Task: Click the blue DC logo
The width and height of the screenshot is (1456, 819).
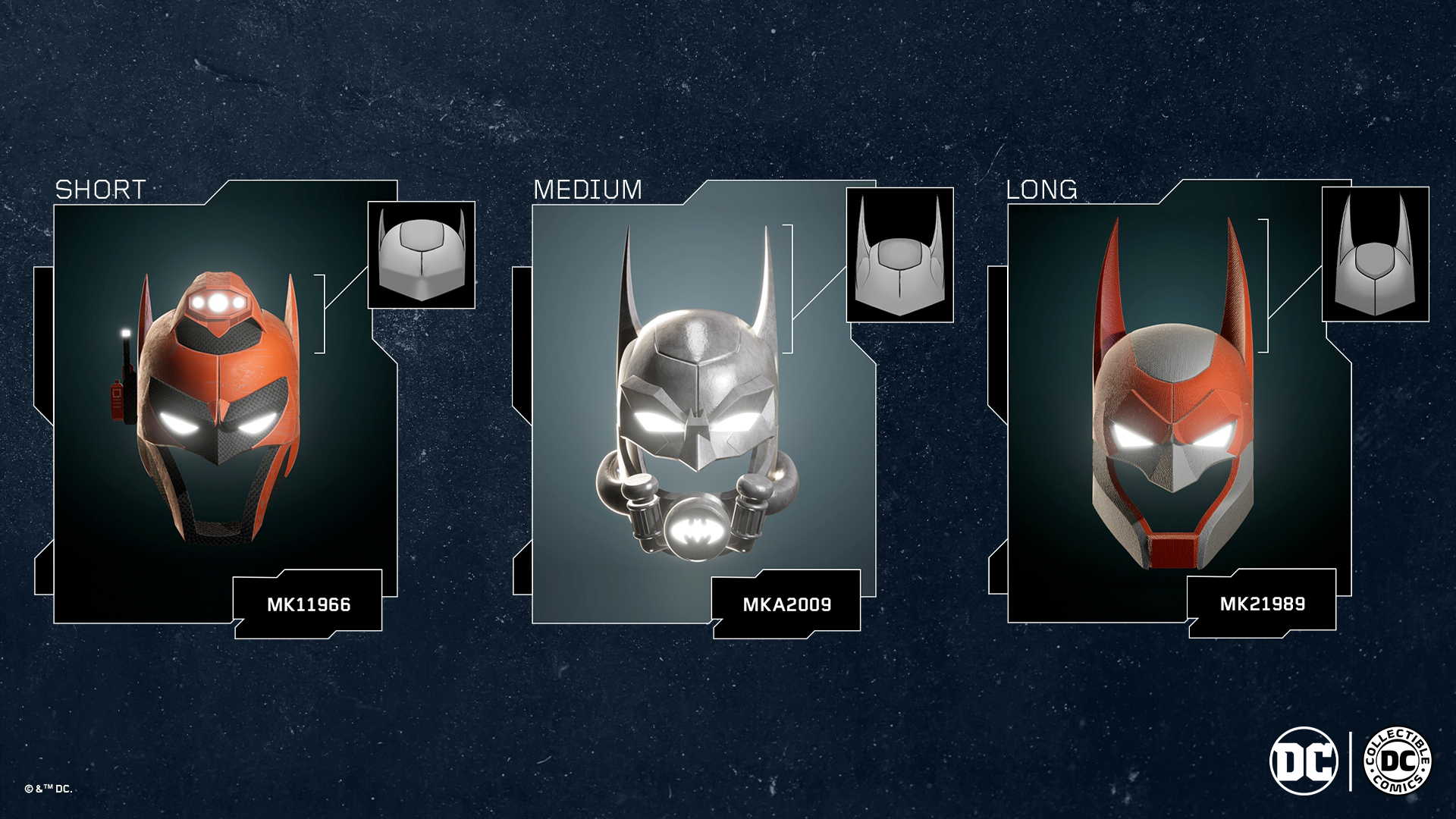Action: (1304, 761)
